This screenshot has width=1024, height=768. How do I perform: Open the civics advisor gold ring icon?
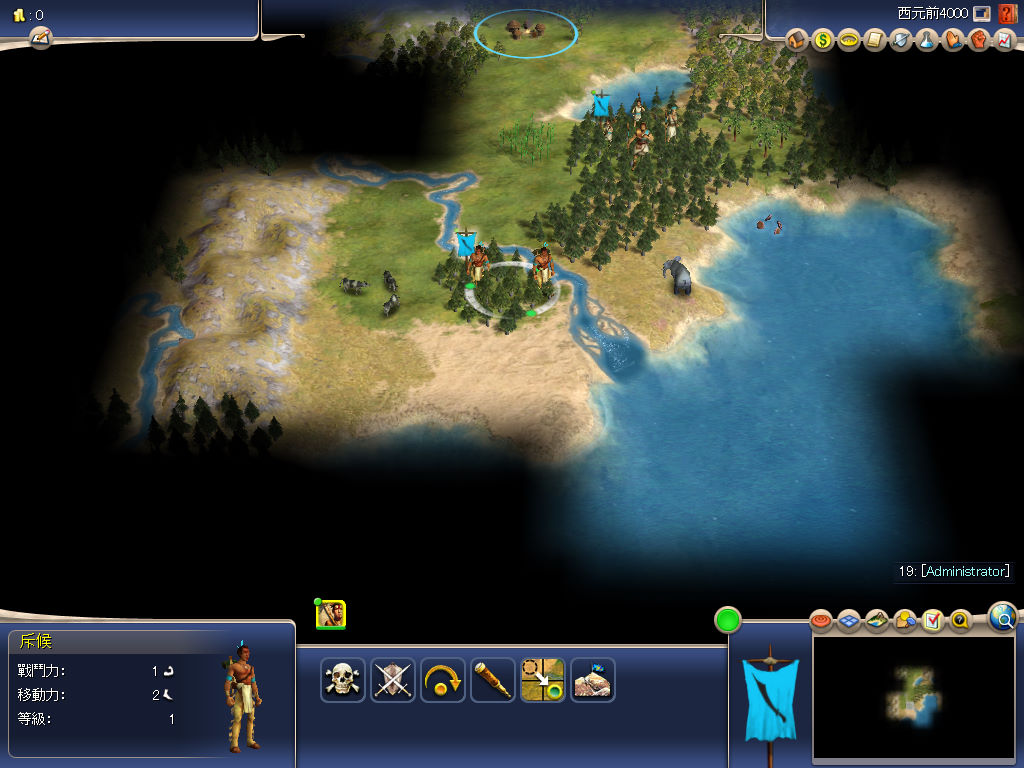pyautogui.click(x=849, y=41)
